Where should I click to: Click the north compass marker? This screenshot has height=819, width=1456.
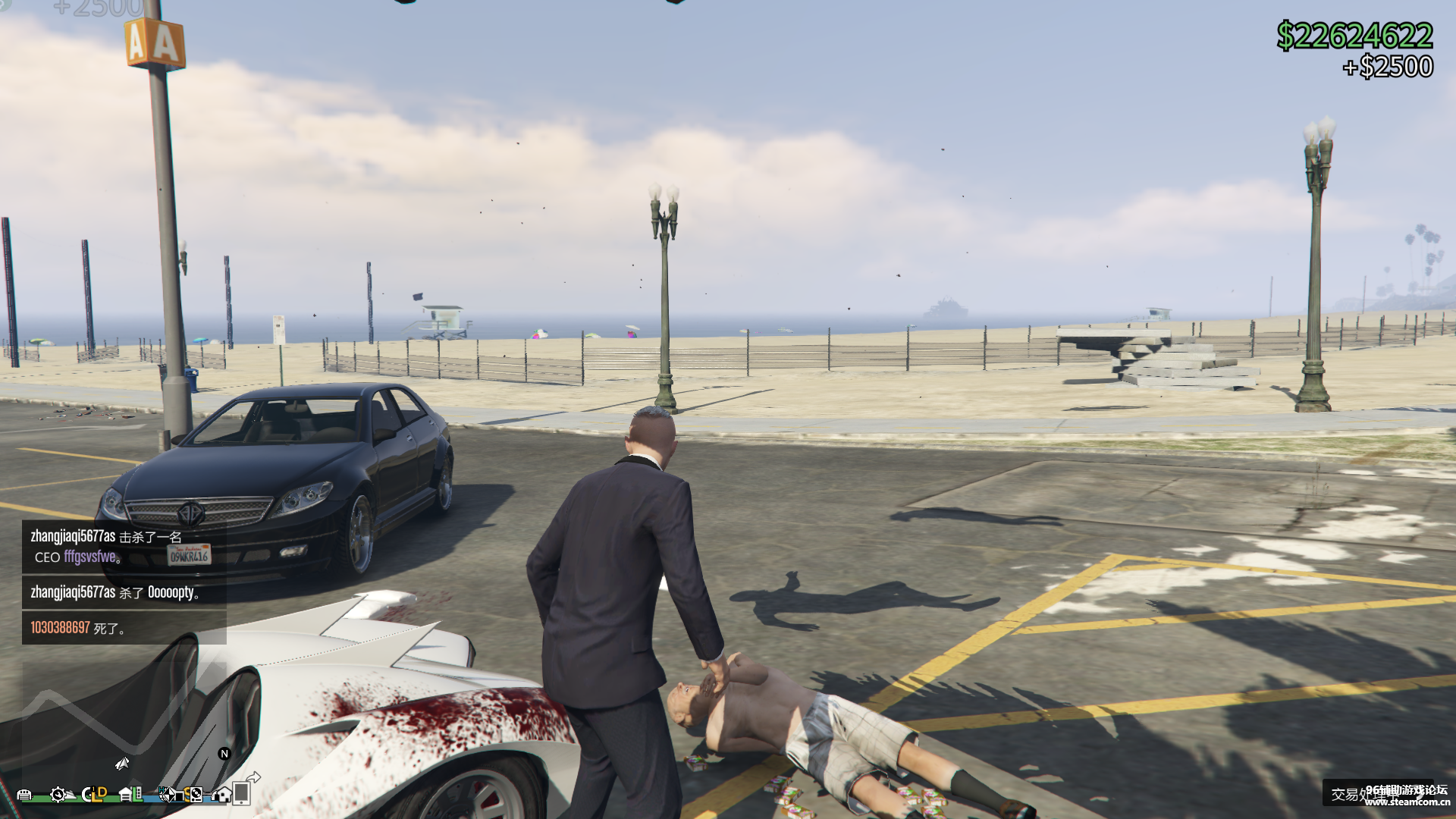(224, 753)
